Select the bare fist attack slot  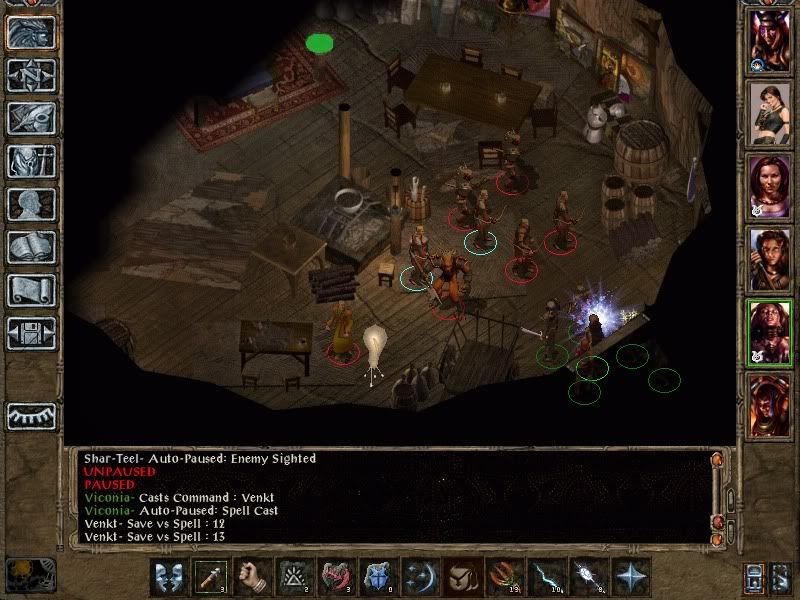254,577
